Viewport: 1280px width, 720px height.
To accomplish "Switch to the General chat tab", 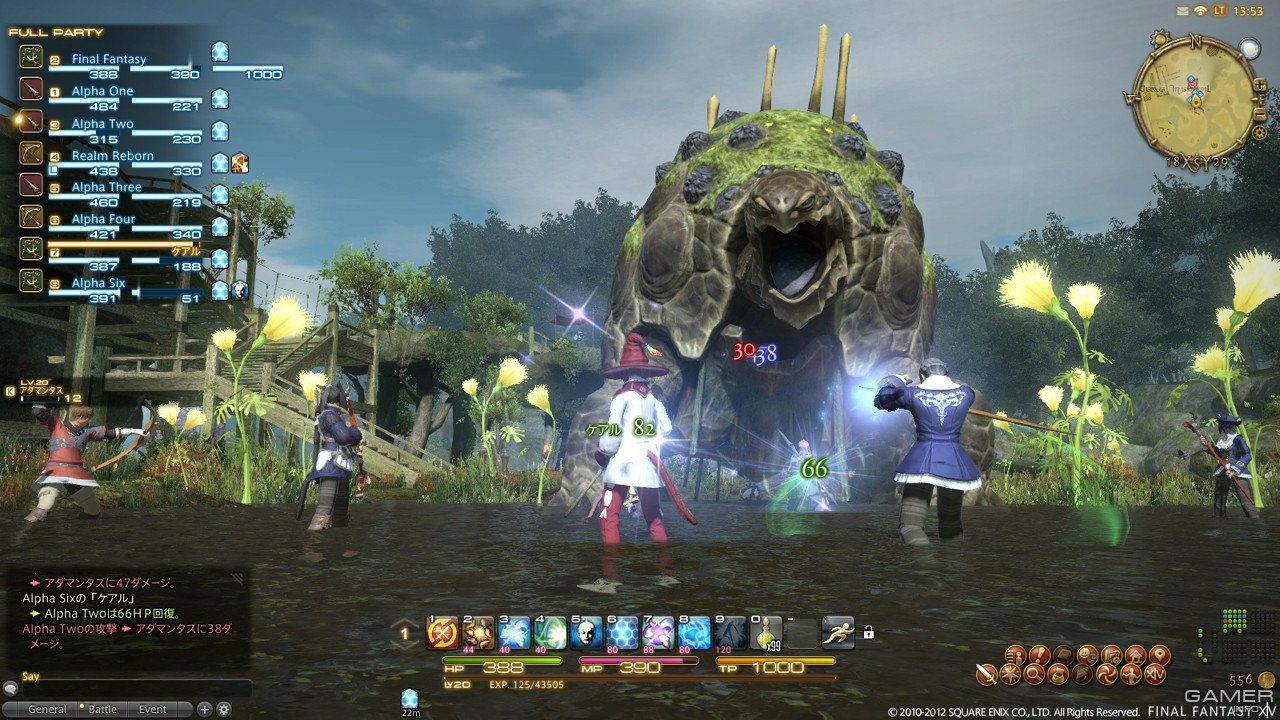I will pos(47,709).
